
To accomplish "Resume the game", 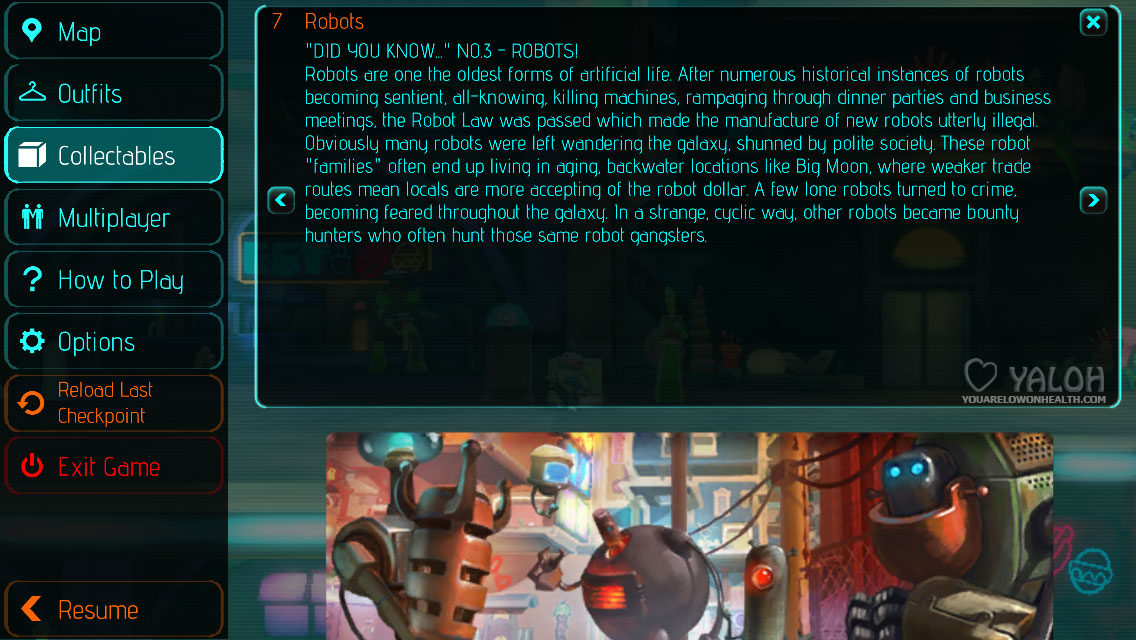I will pos(113,609).
